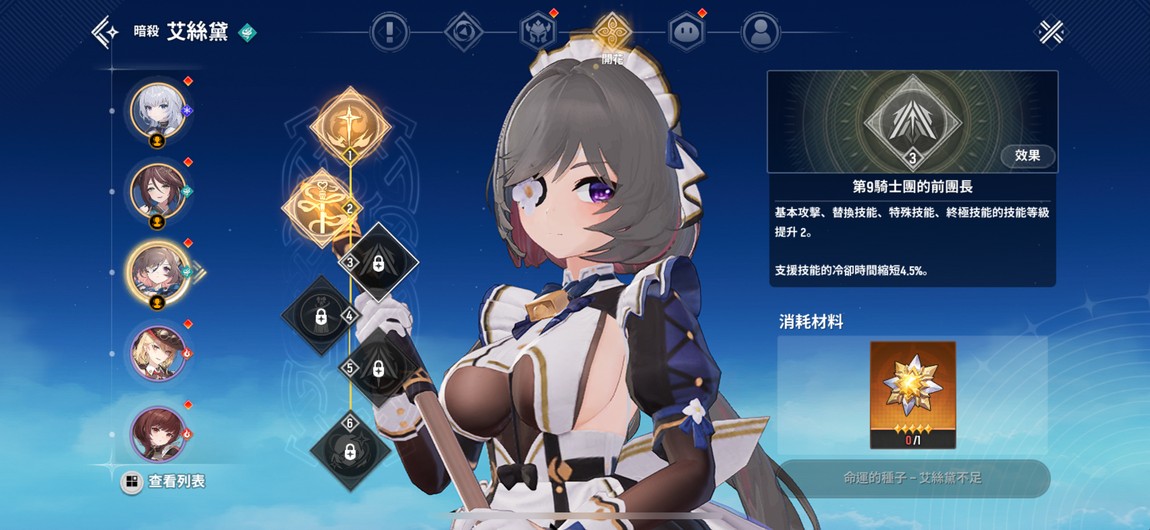Image resolution: width=1150 pixels, height=530 pixels.
Task: Open the round face mascot tab
Action: pyautogui.click(x=685, y=32)
